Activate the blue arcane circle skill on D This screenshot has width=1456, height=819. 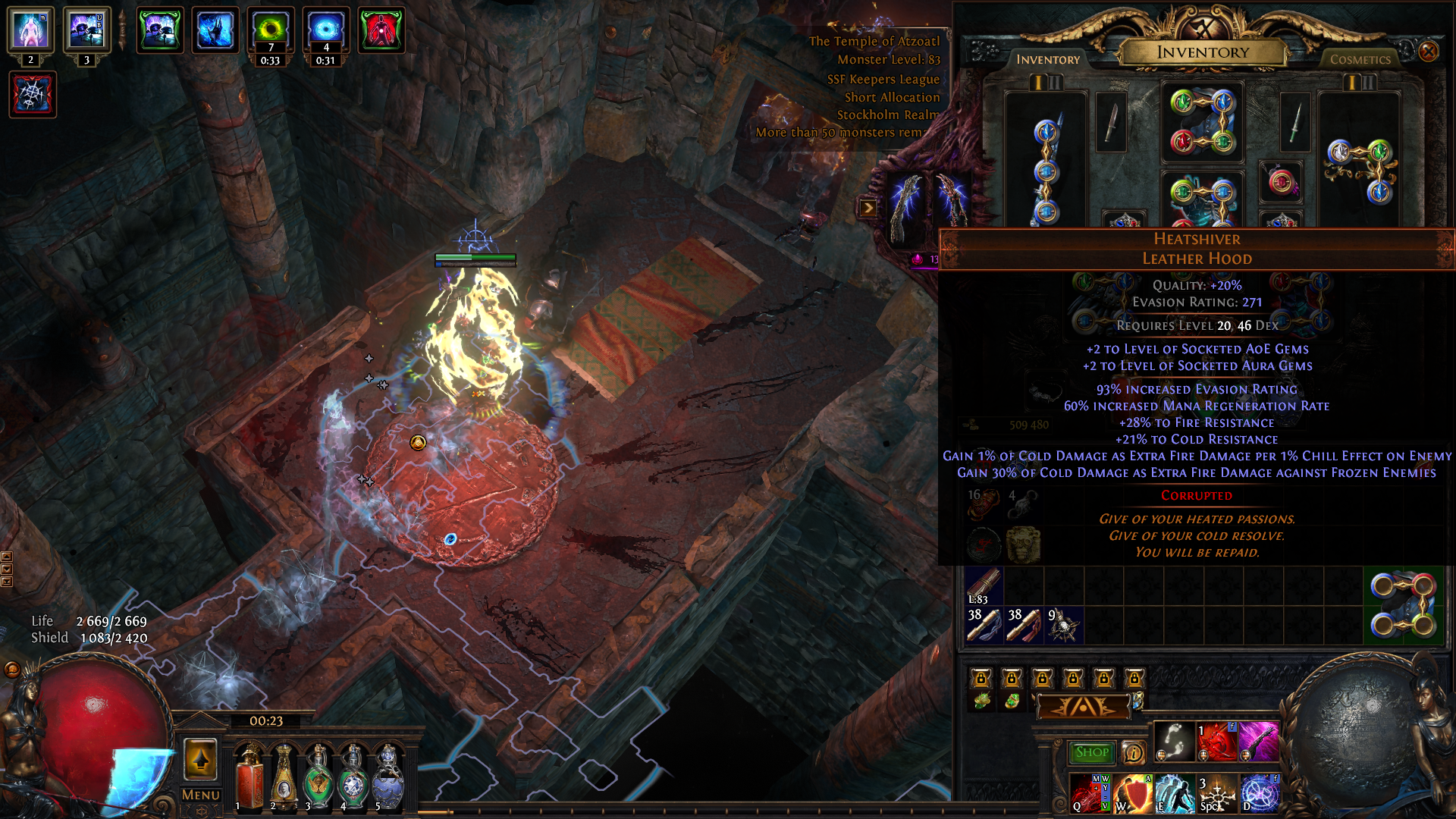(x=1259, y=793)
